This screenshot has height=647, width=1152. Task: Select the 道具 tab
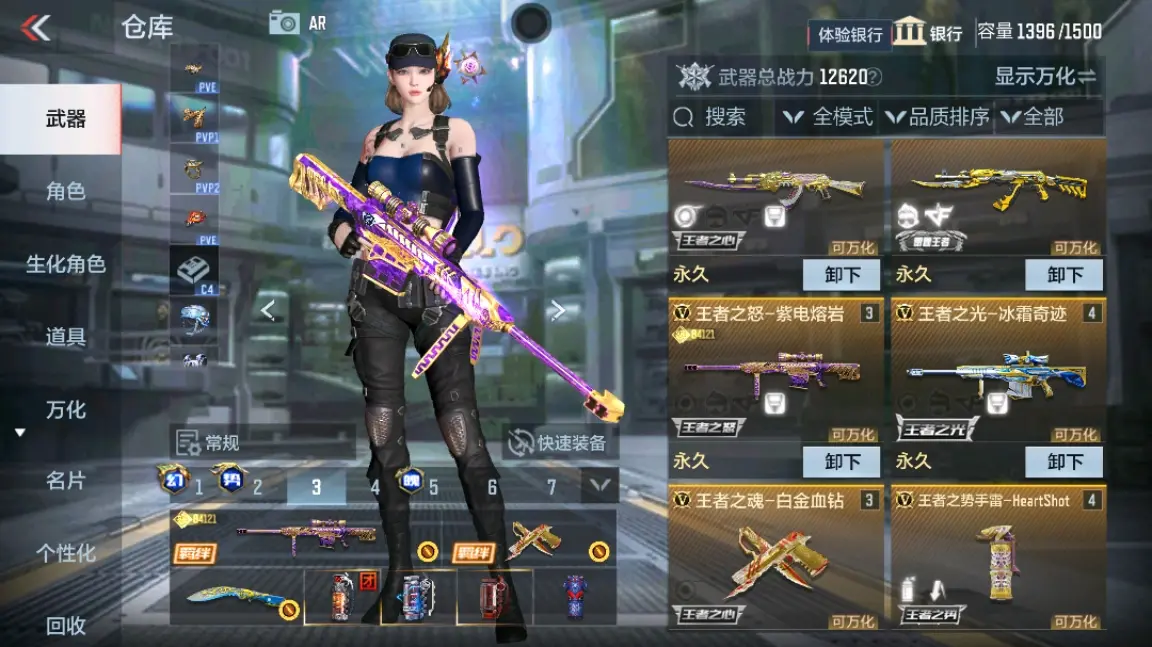click(x=65, y=337)
